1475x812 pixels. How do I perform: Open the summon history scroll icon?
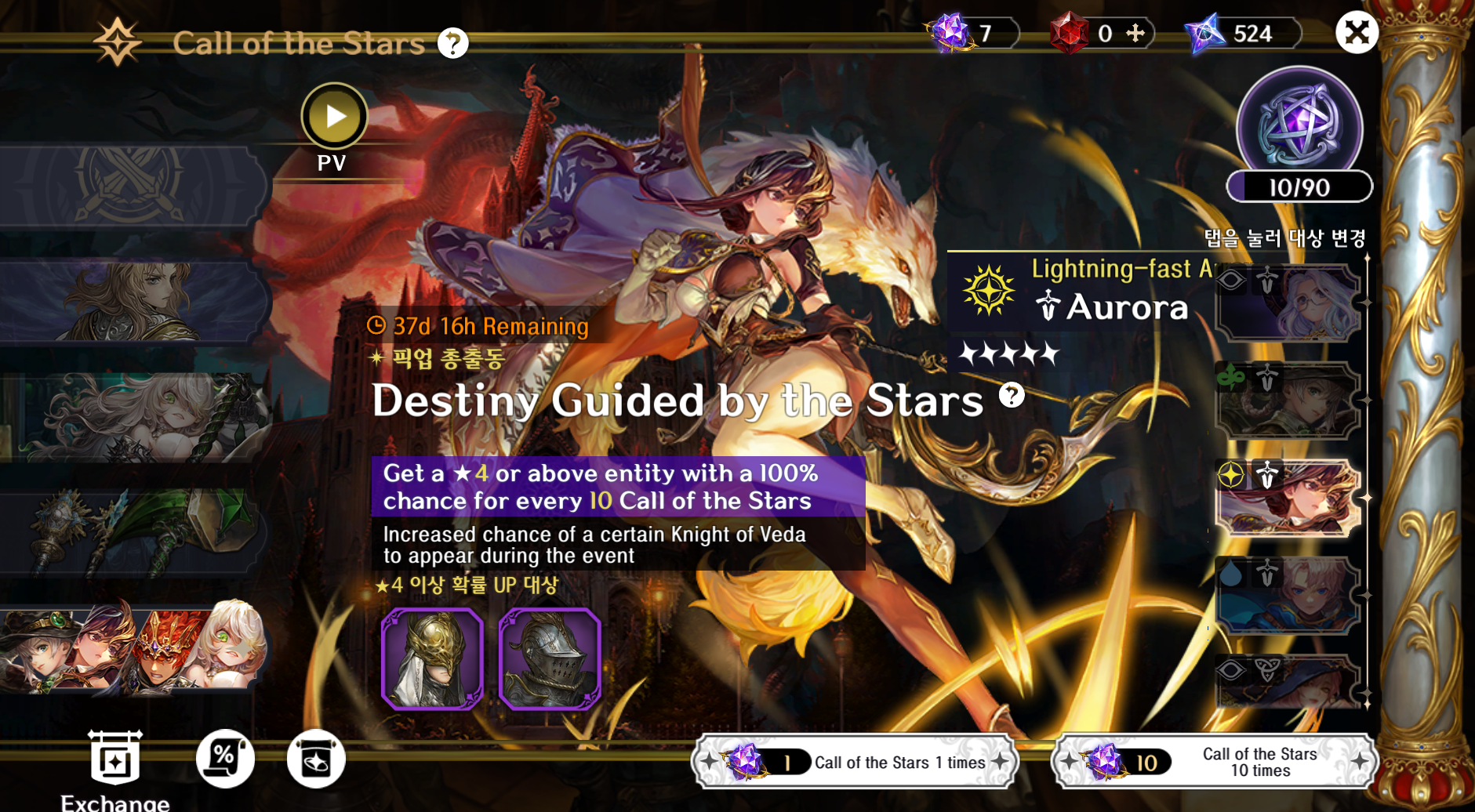316,759
